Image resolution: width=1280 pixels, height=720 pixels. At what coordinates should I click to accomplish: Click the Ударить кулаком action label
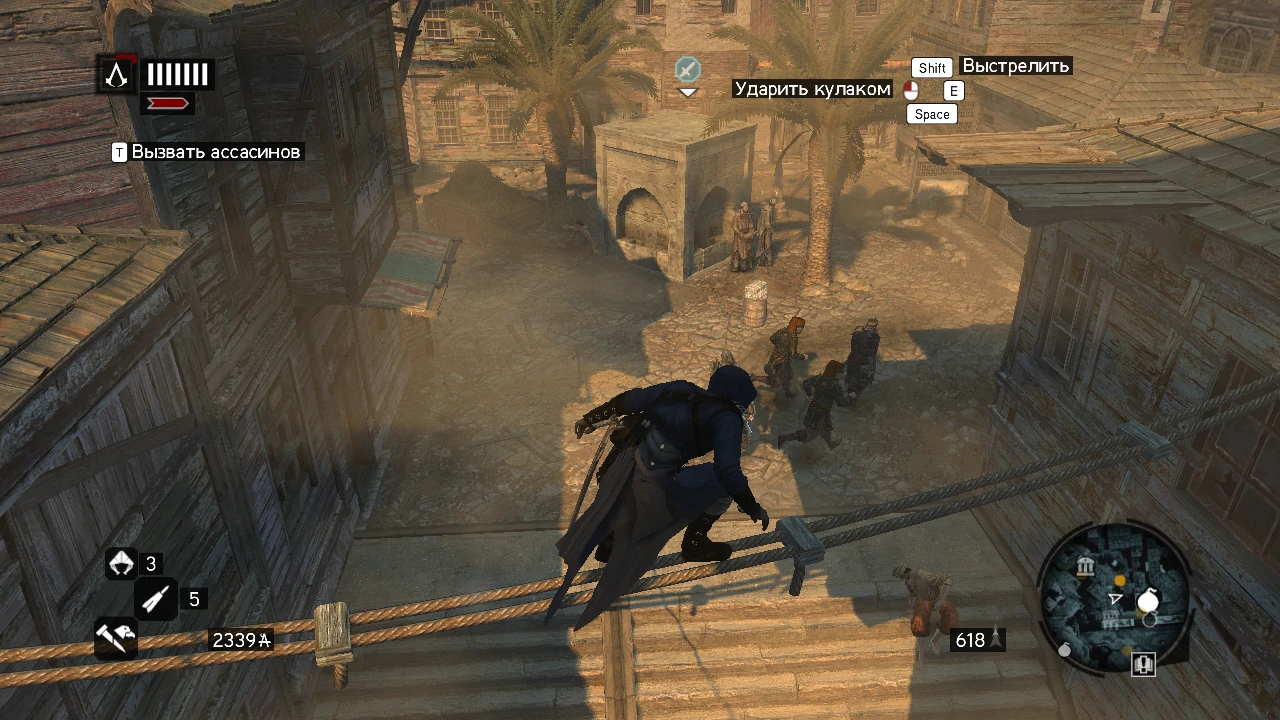click(x=812, y=89)
